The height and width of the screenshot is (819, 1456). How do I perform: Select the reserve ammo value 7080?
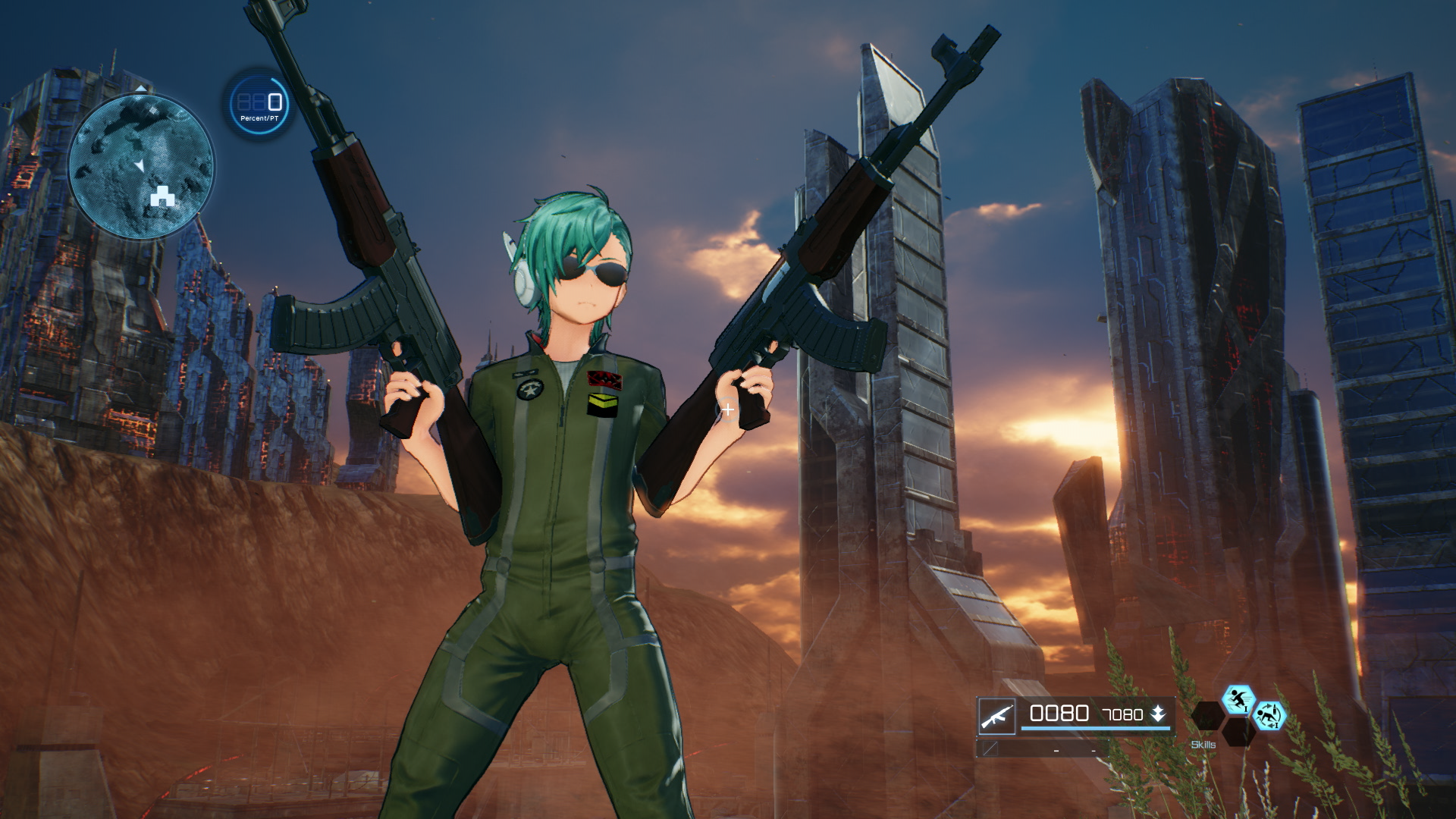1122,714
